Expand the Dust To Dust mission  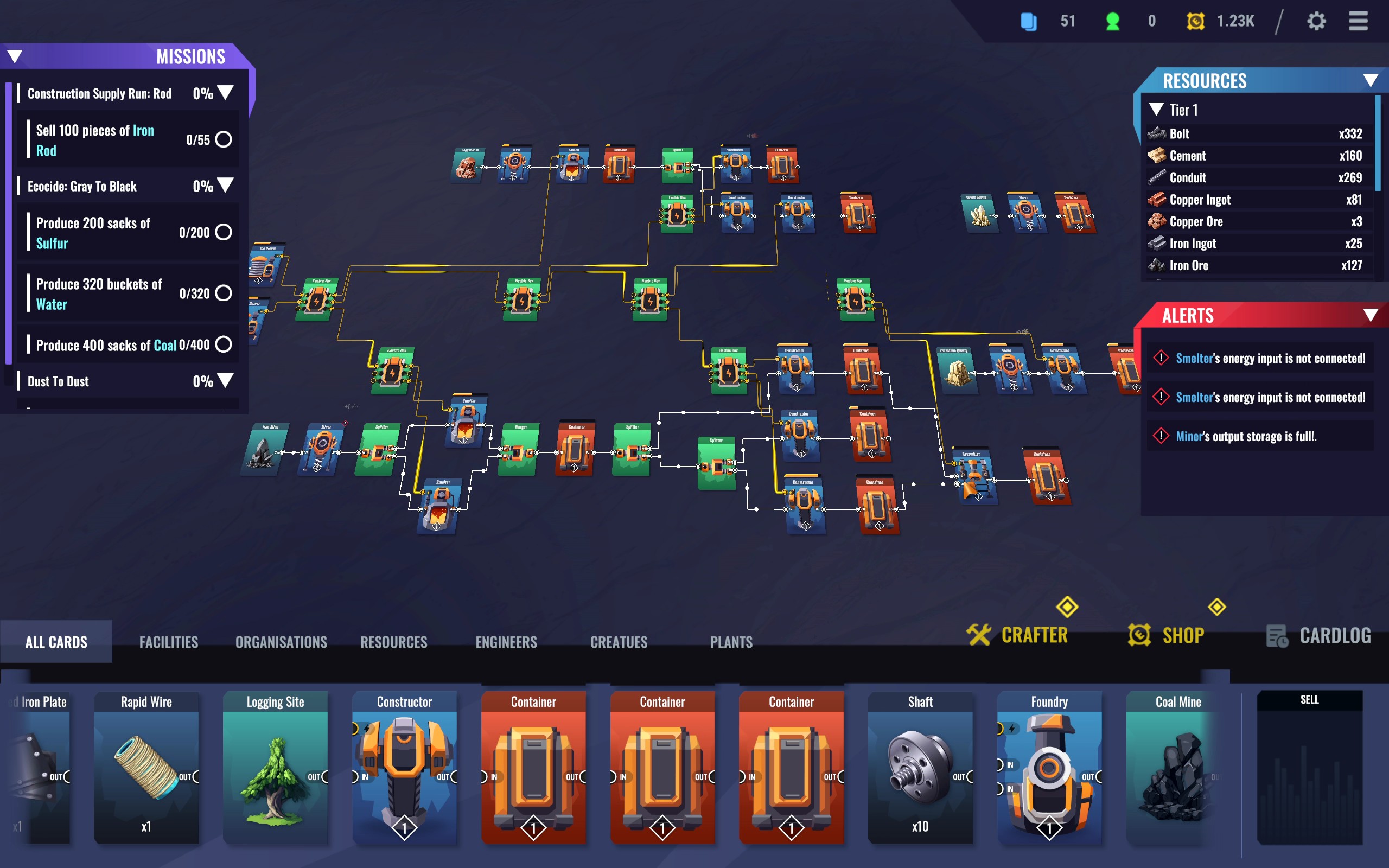click(x=226, y=381)
